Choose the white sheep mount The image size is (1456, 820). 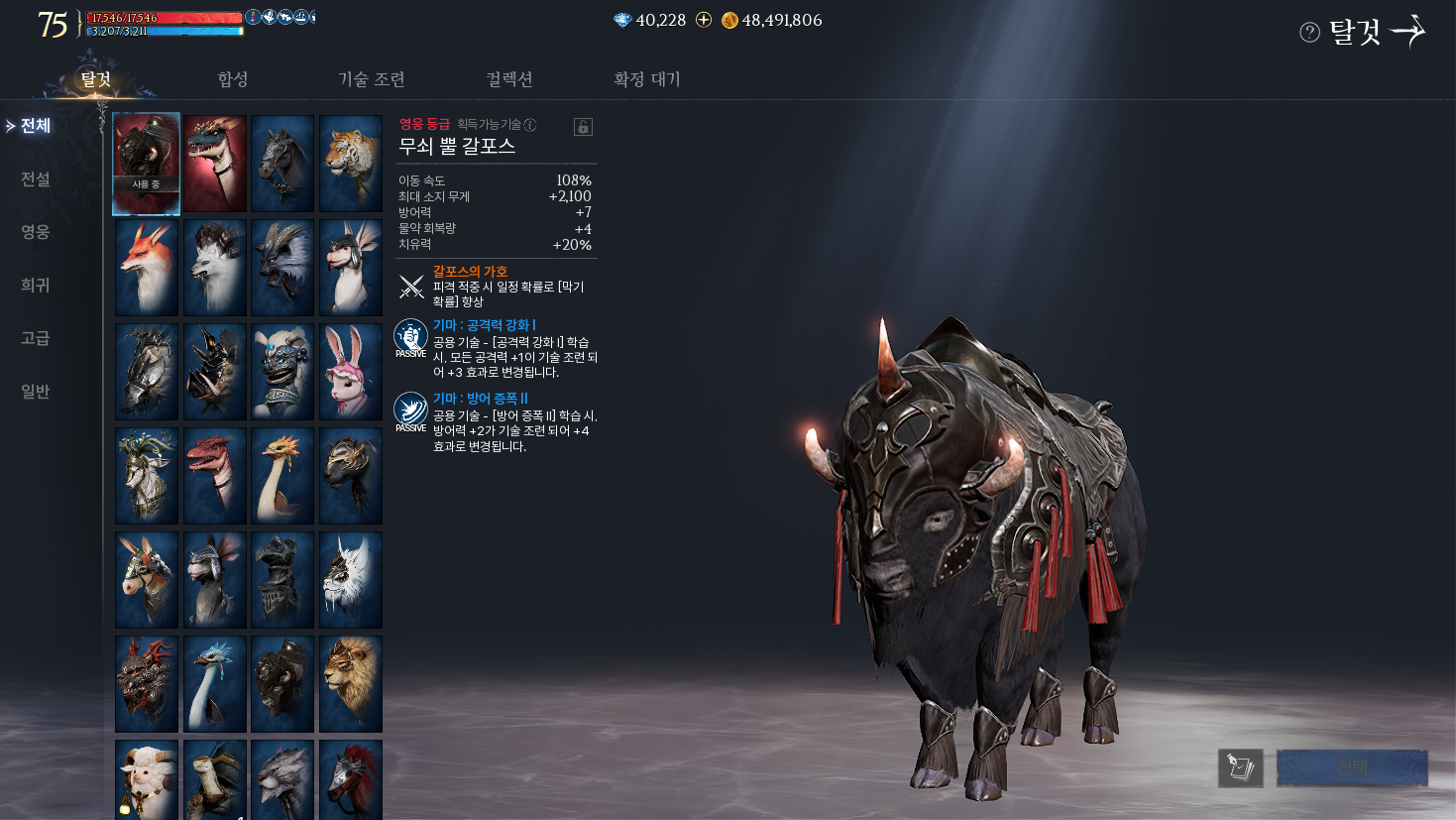[147, 778]
